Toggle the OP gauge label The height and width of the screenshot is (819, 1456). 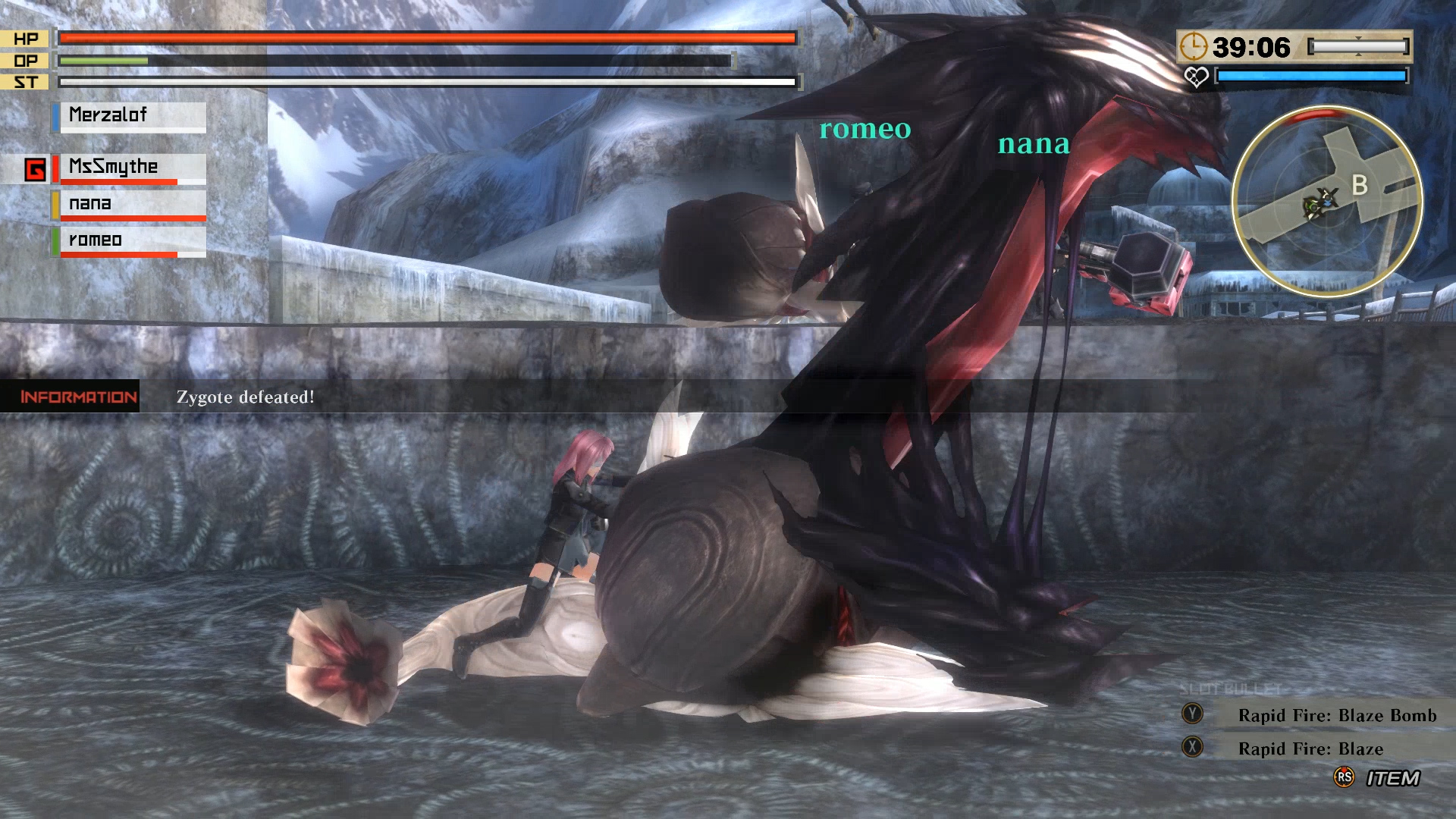(26, 58)
